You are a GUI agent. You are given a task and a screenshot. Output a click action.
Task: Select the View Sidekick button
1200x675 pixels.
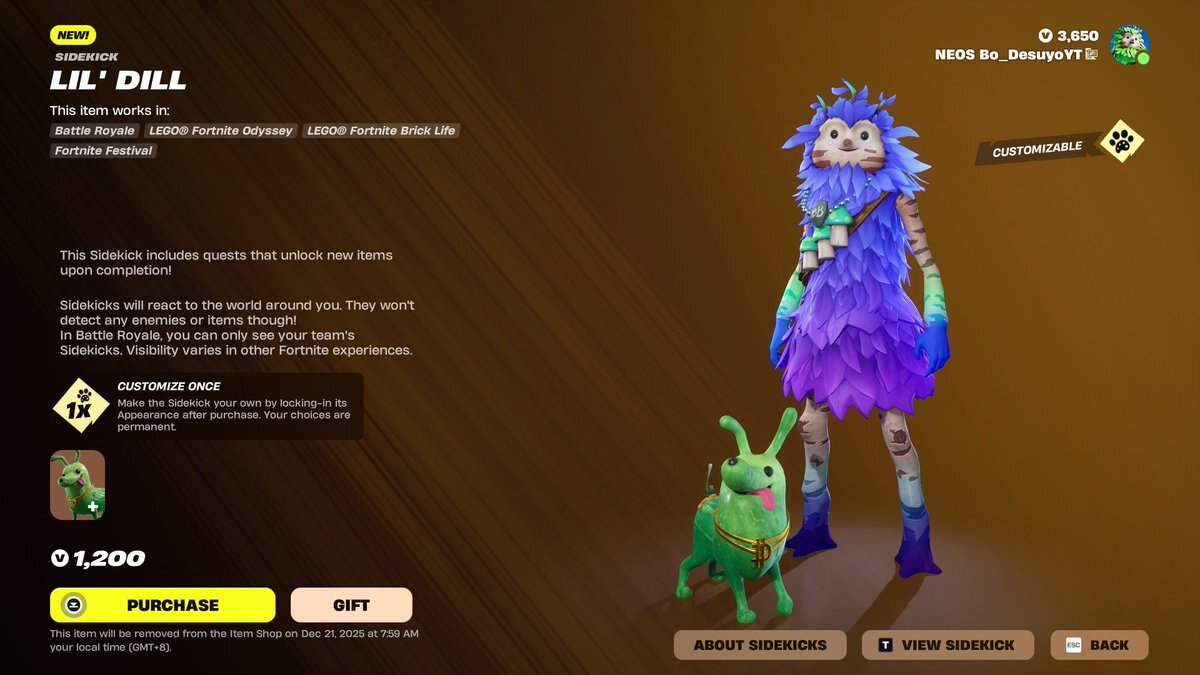point(947,645)
